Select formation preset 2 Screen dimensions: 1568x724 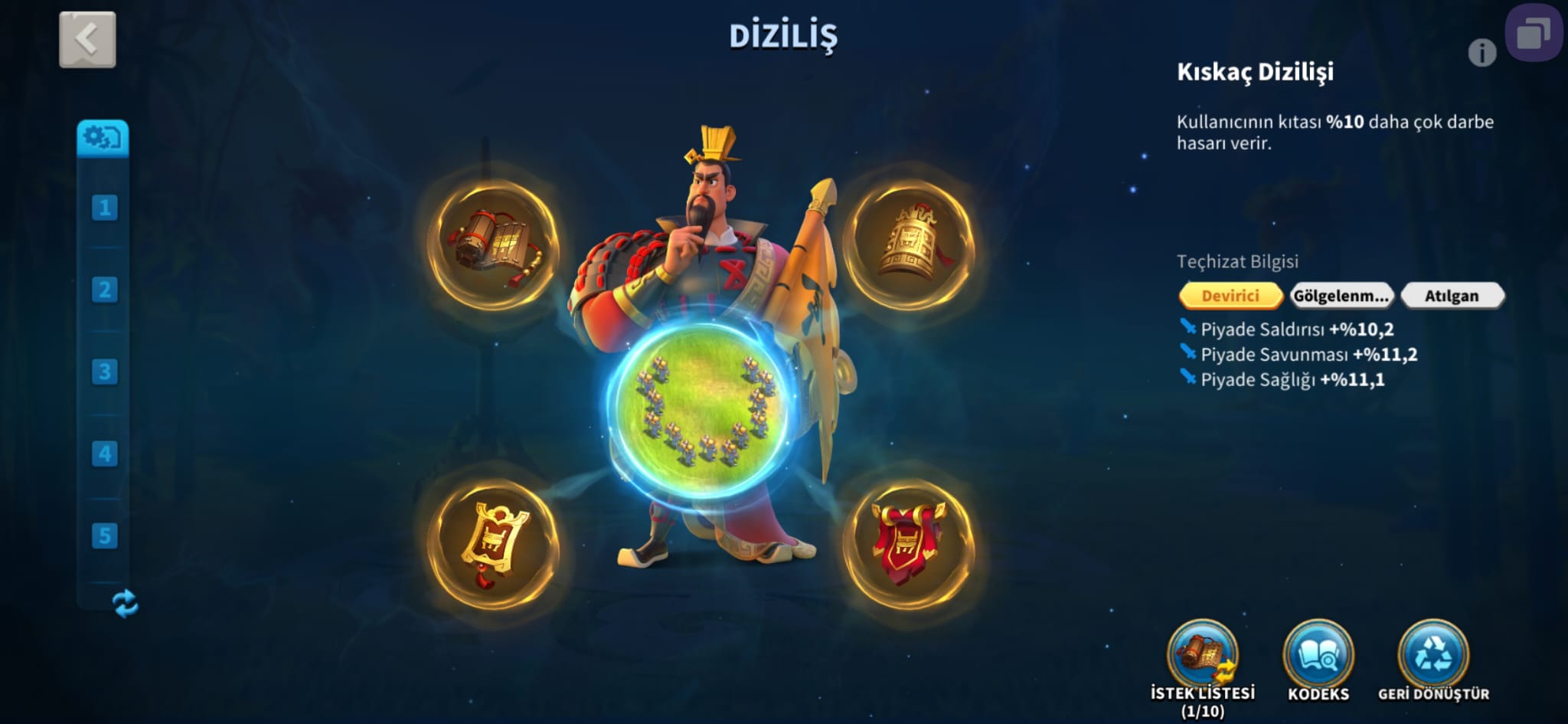tap(104, 290)
